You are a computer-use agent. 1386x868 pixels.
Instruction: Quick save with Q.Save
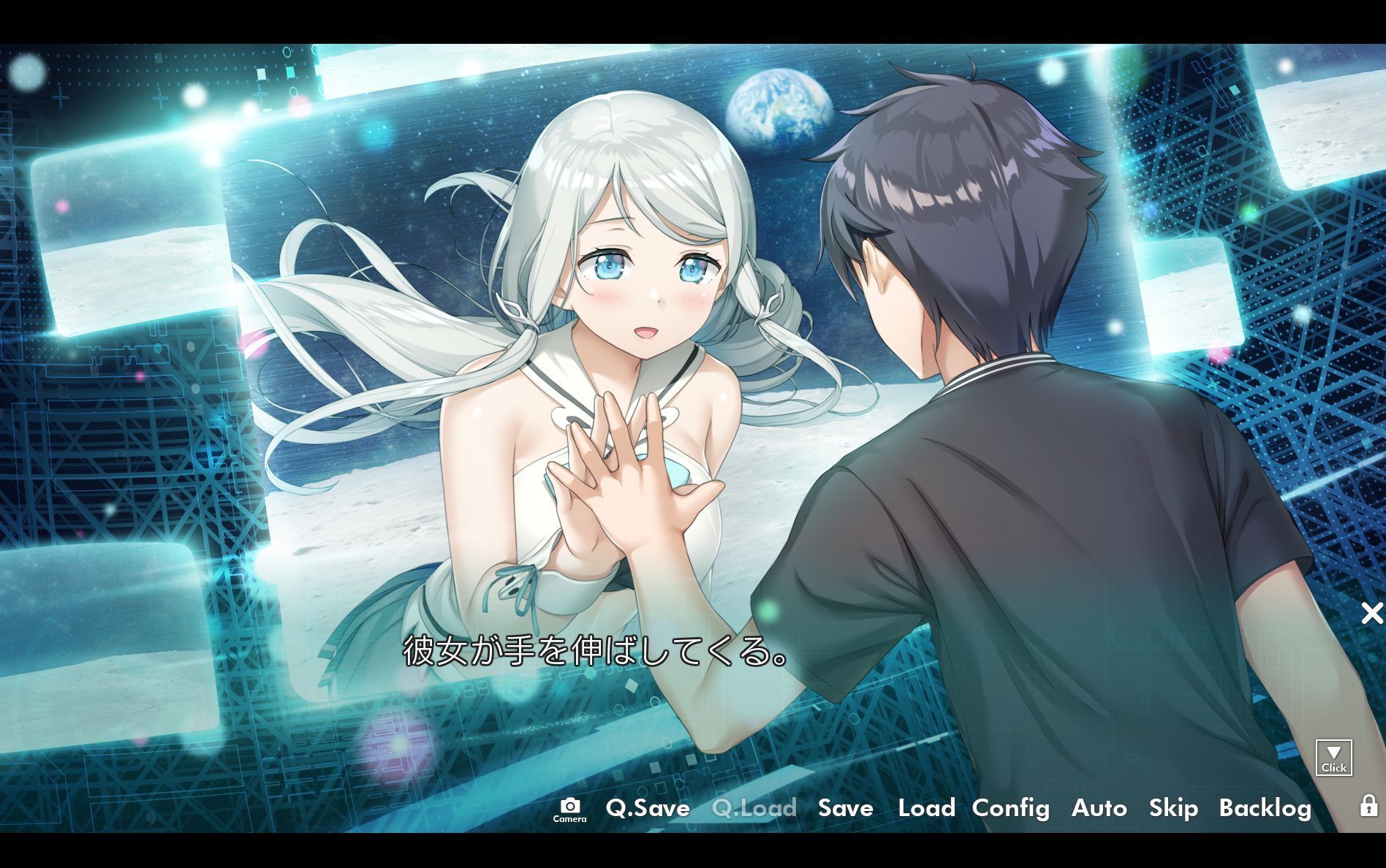pyautogui.click(x=648, y=808)
